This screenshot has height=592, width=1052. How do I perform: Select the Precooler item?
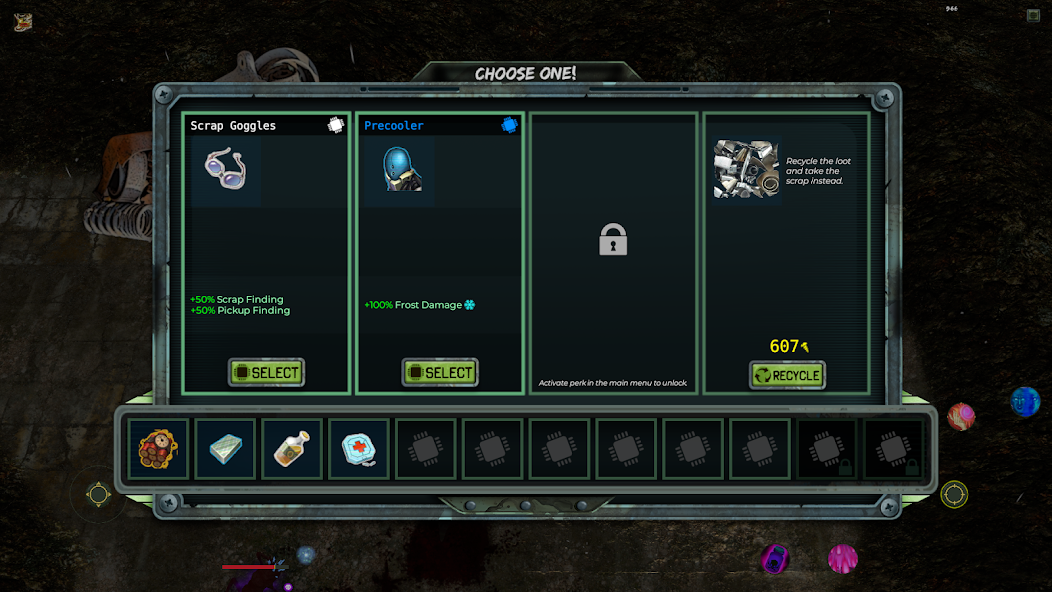point(440,373)
